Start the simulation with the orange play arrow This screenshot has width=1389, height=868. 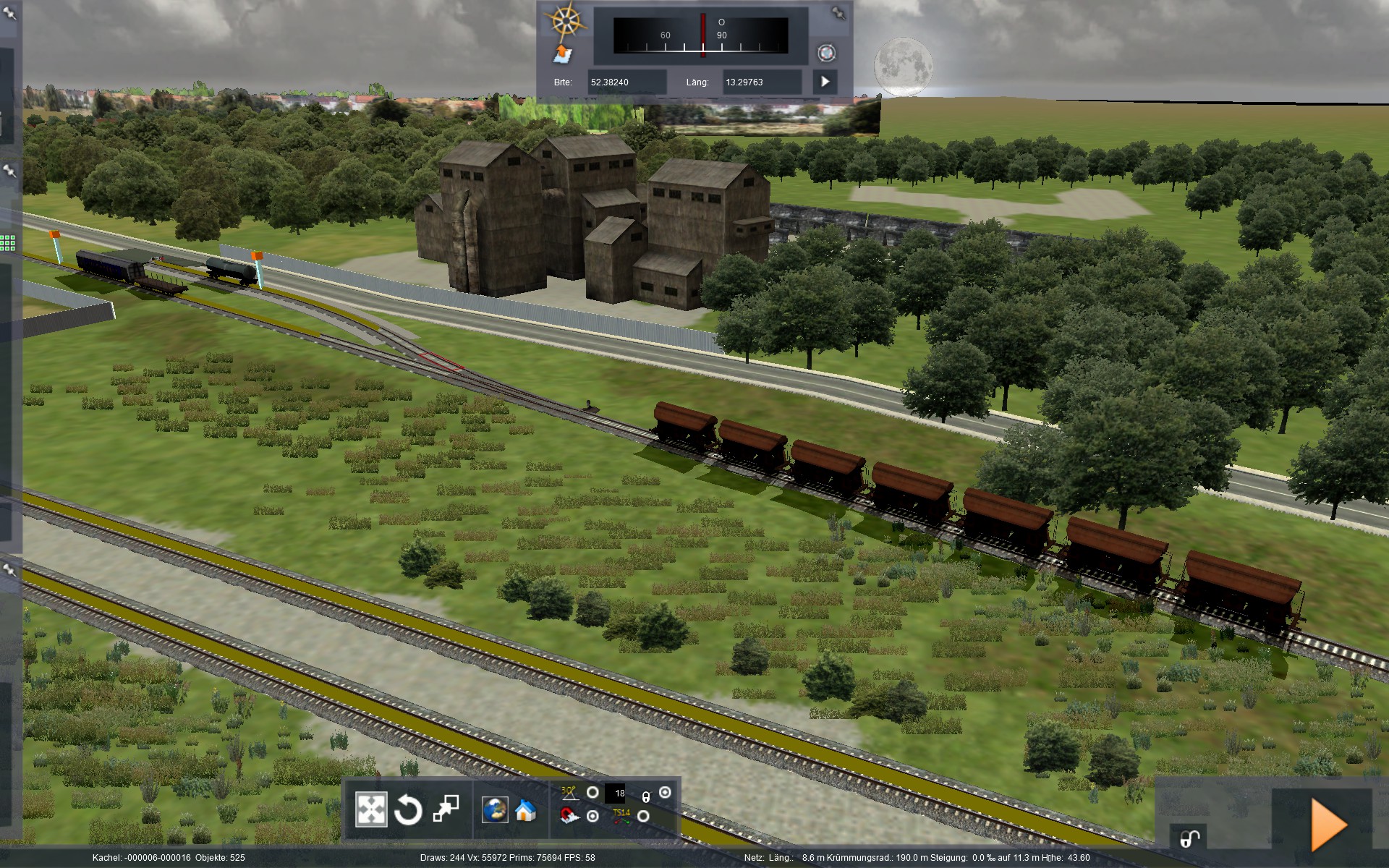point(1328,825)
